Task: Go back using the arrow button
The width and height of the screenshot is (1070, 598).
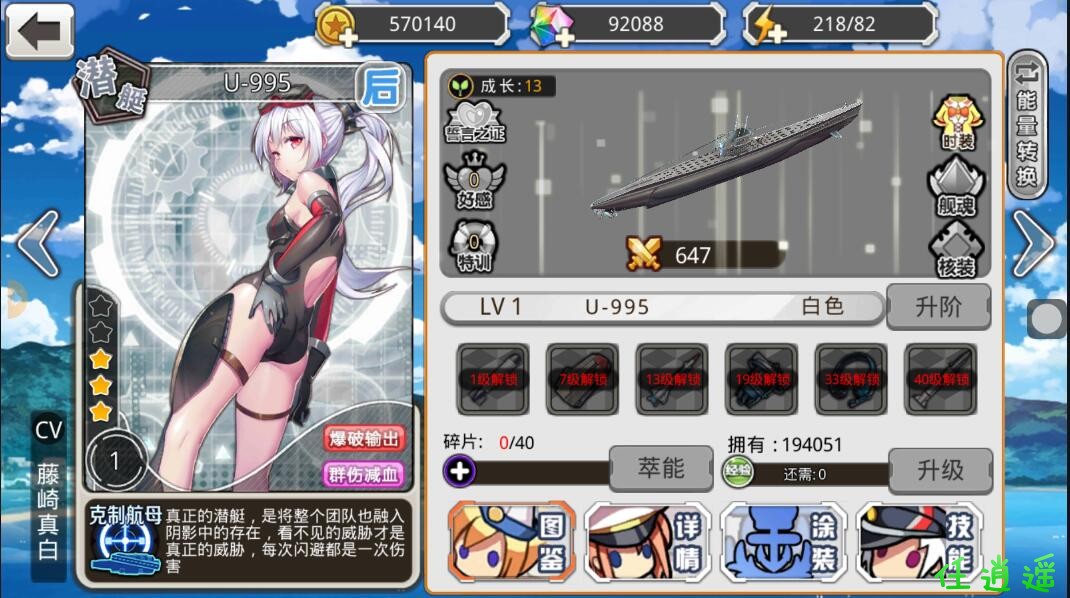Action: (40, 31)
